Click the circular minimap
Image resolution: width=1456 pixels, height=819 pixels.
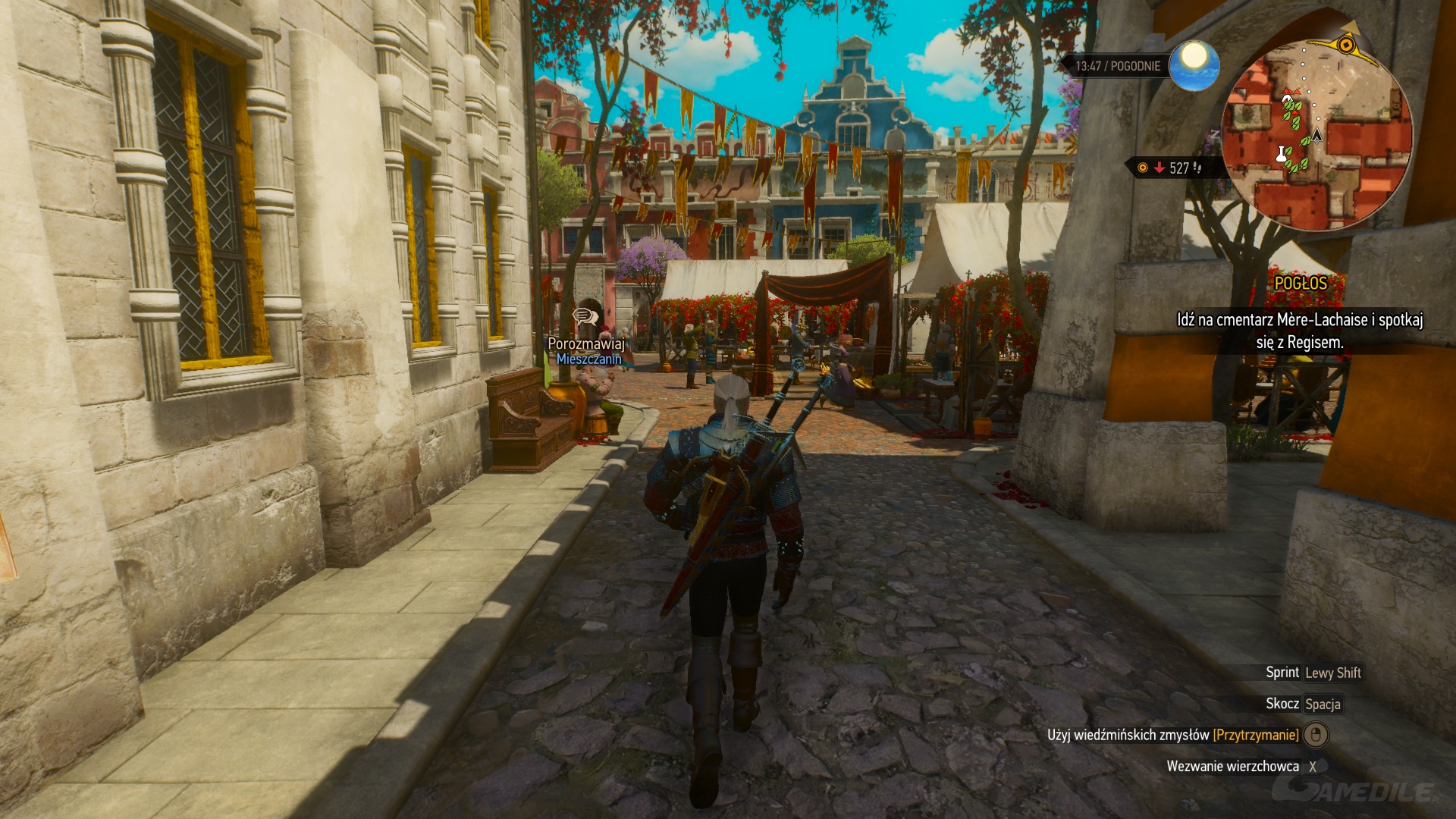tap(1317, 135)
